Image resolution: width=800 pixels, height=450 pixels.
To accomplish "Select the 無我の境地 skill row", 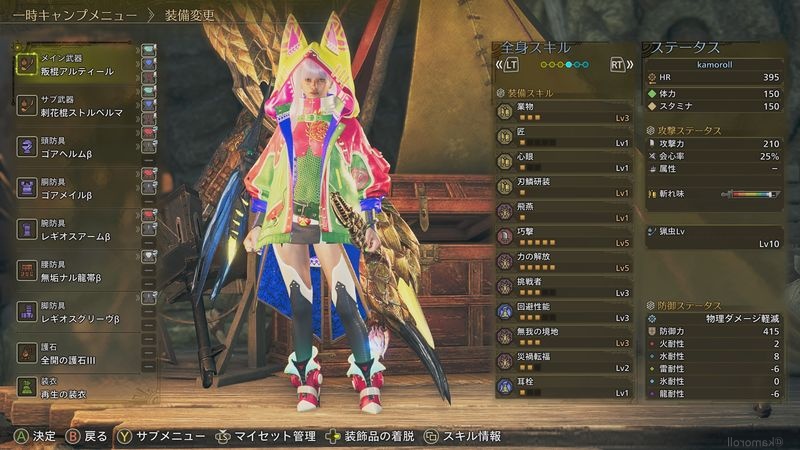I will (x=564, y=336).
